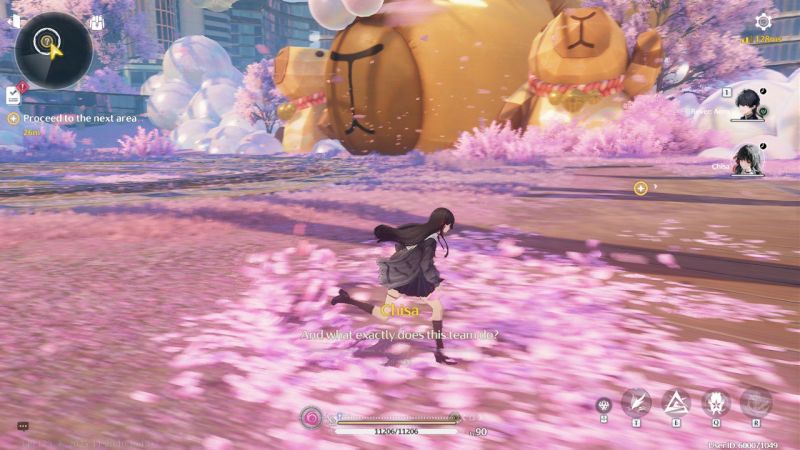Trigger the Q slot Echo skill

(x=716, y=402)
